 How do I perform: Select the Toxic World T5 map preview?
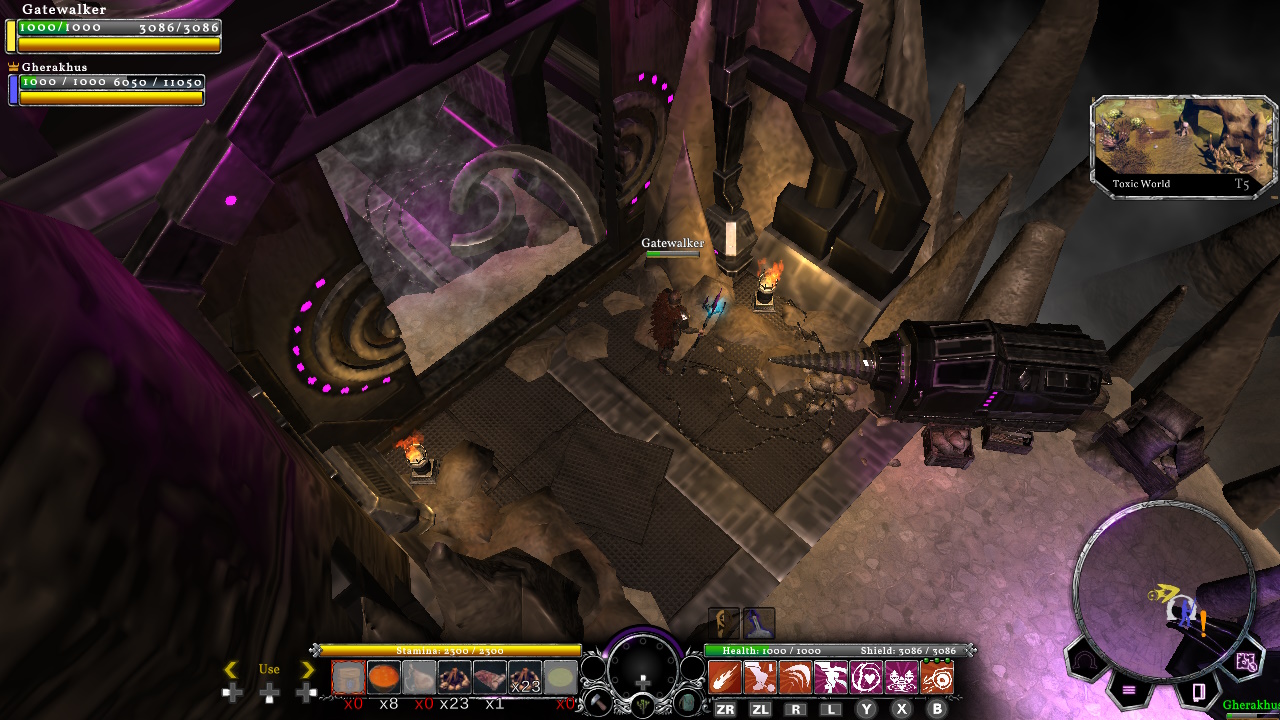(1180, 145)
